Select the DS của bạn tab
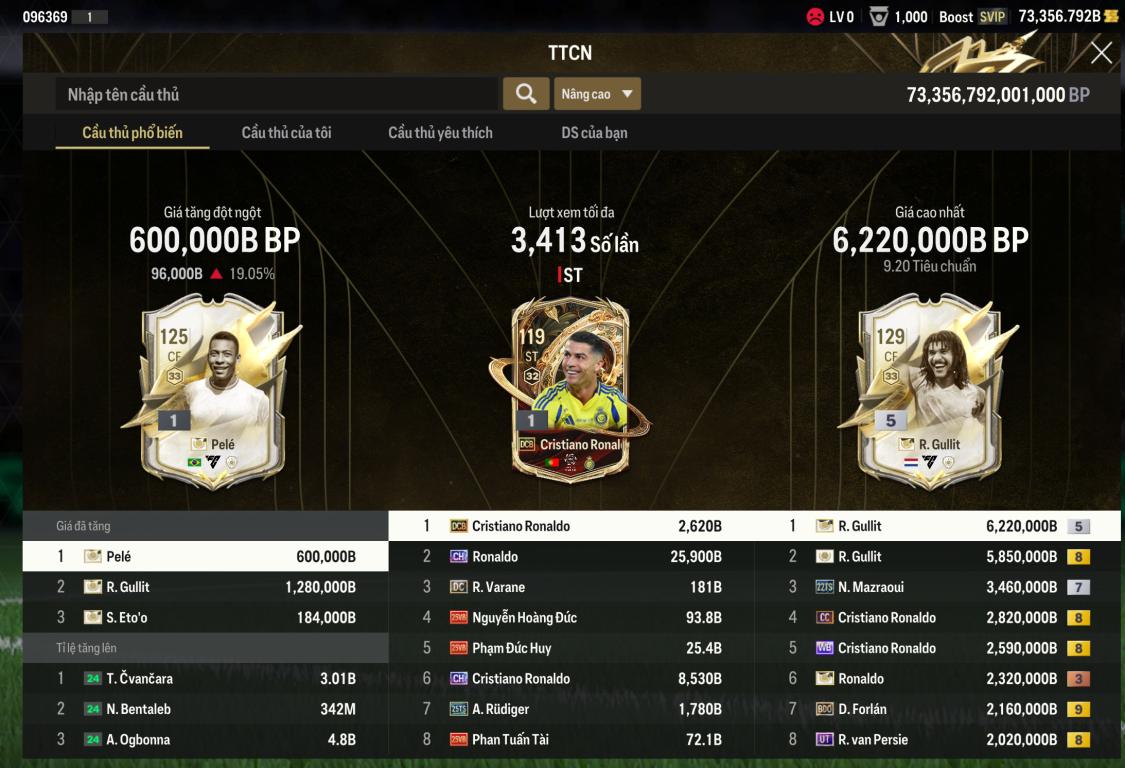 (594, 132)
